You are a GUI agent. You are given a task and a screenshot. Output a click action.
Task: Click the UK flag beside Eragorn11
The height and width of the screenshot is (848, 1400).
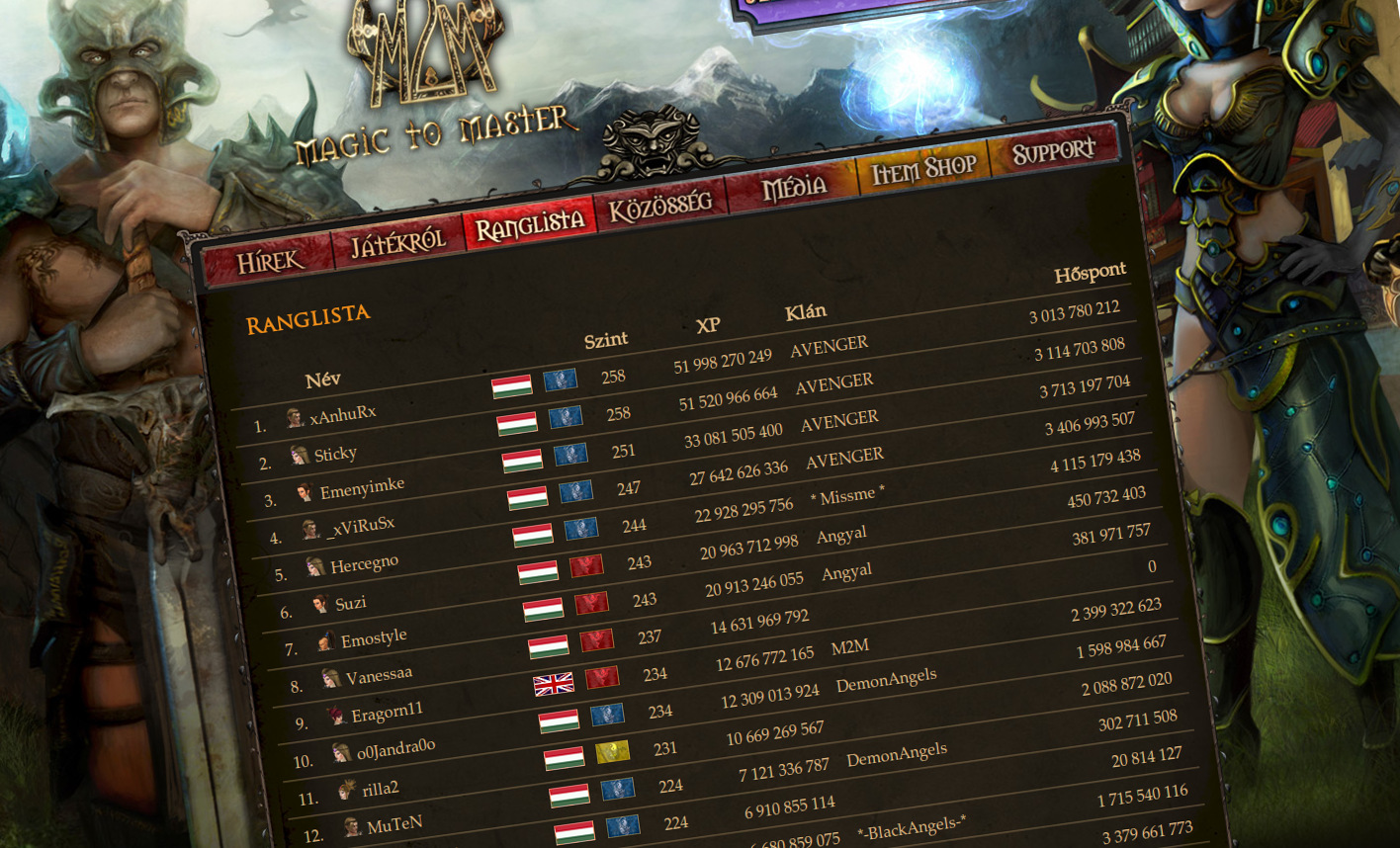pos(557,684)
